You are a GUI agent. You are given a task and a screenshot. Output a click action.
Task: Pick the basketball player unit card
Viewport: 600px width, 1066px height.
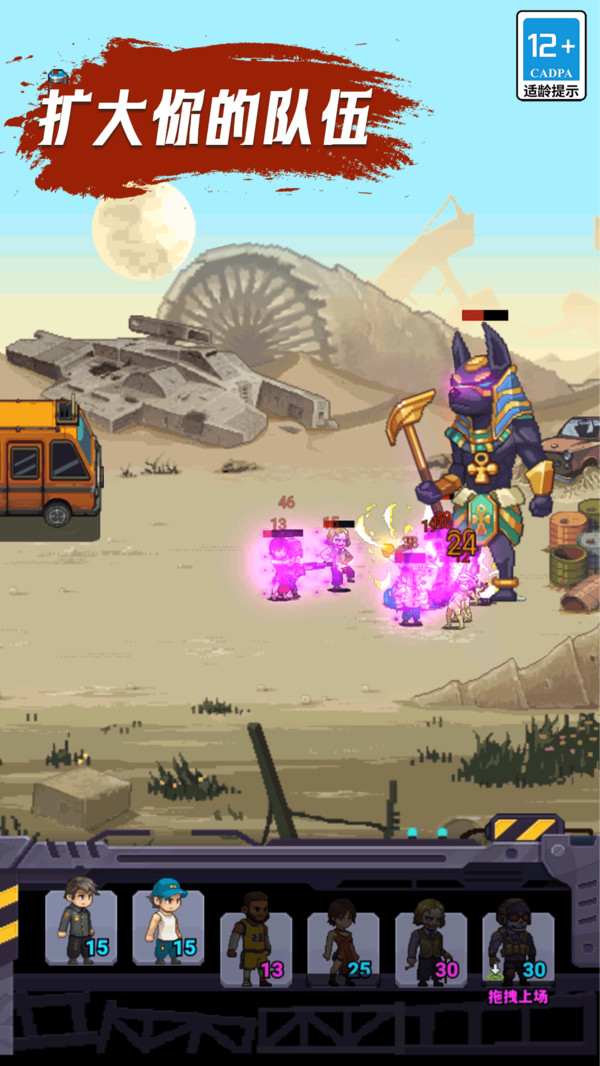(256, 948)
